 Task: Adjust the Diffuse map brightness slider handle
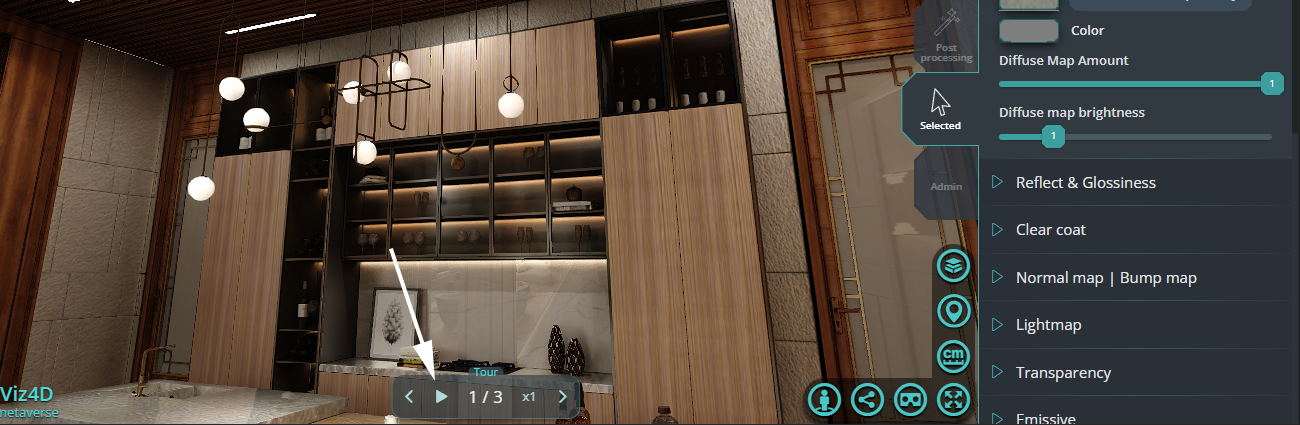click(x=1052, y=136)
